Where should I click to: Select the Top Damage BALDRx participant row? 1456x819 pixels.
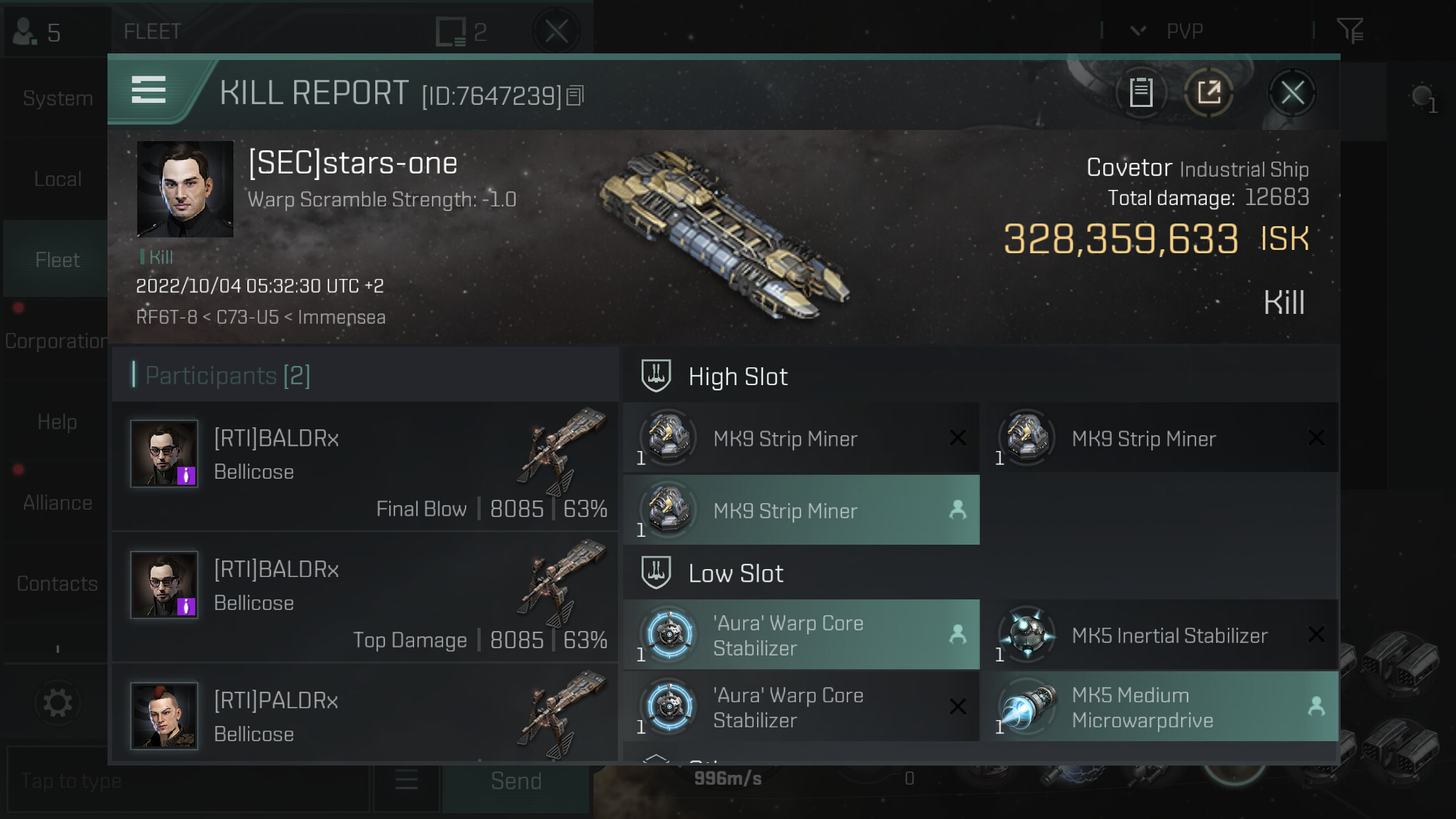[x=365, y=597]
